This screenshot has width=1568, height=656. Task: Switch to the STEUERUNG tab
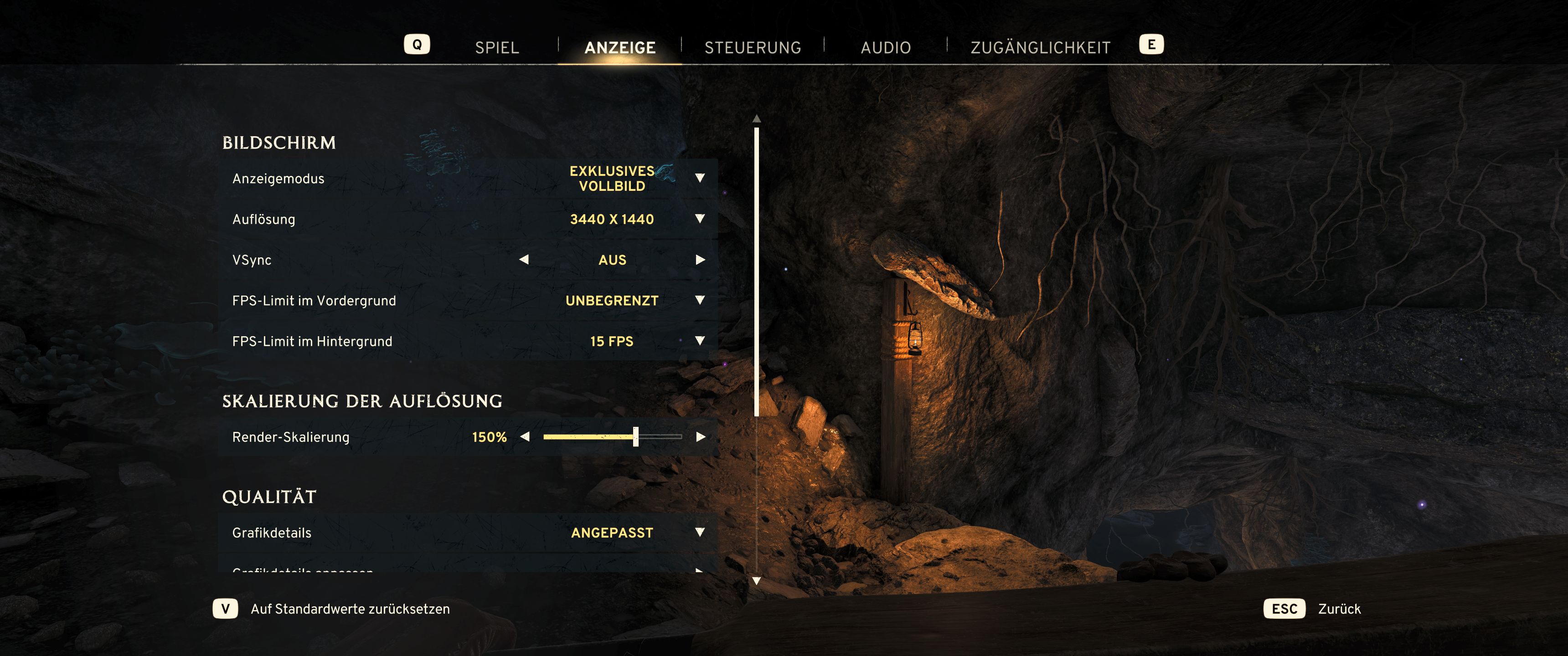[753, 46]
